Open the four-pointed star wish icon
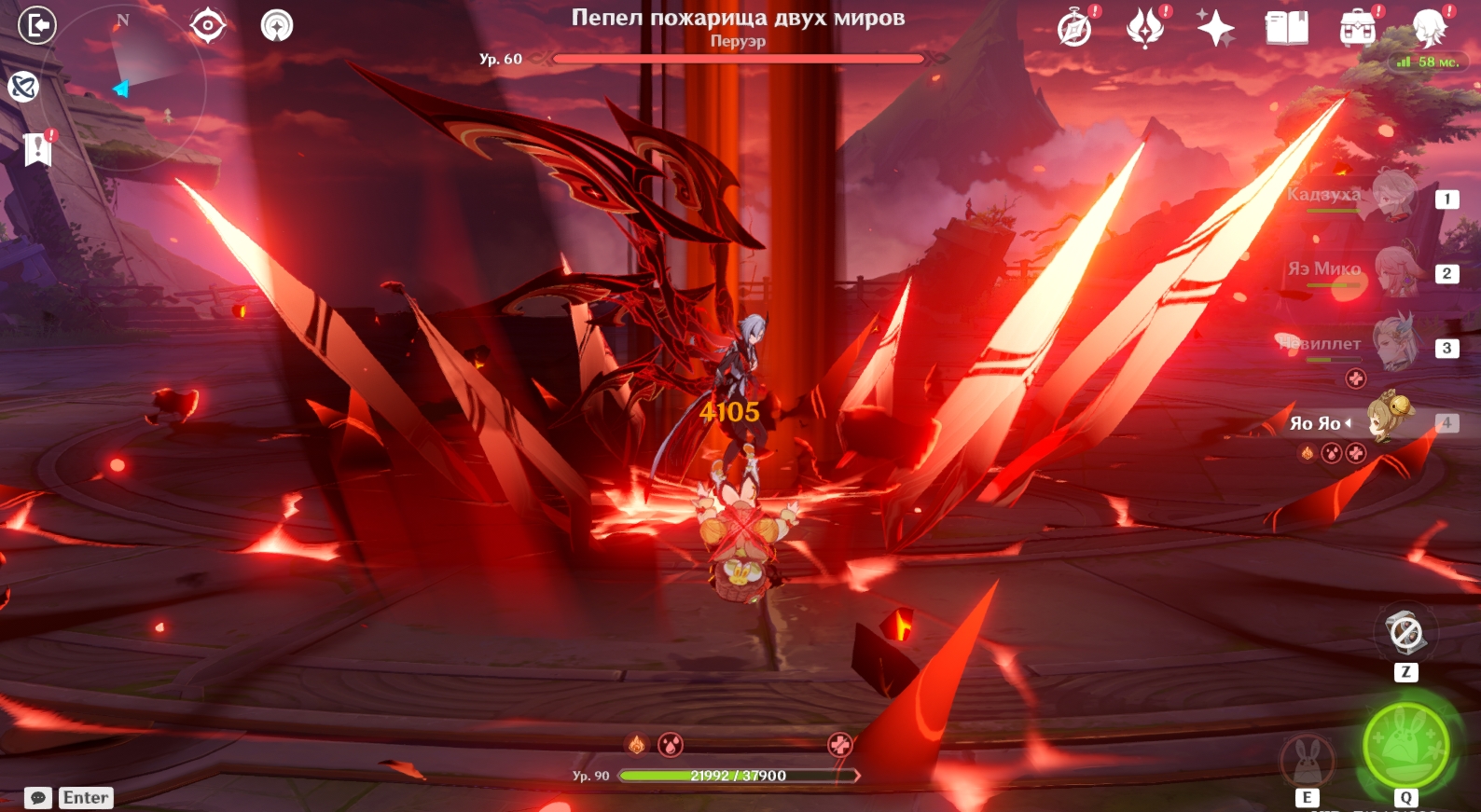This screenshot has height=812, width=1481. pos(1215,28)
